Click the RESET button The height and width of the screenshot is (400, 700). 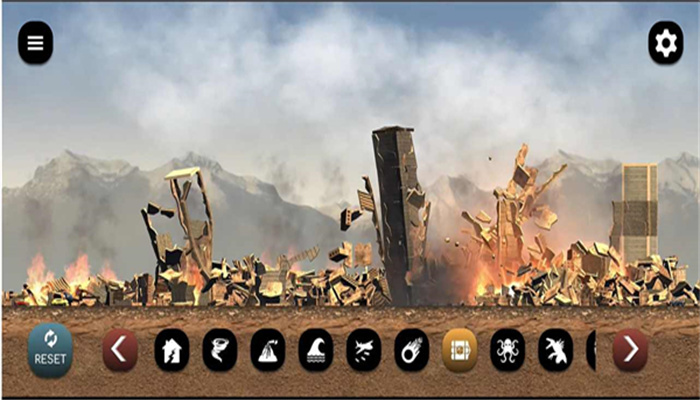tap(50, 350)
